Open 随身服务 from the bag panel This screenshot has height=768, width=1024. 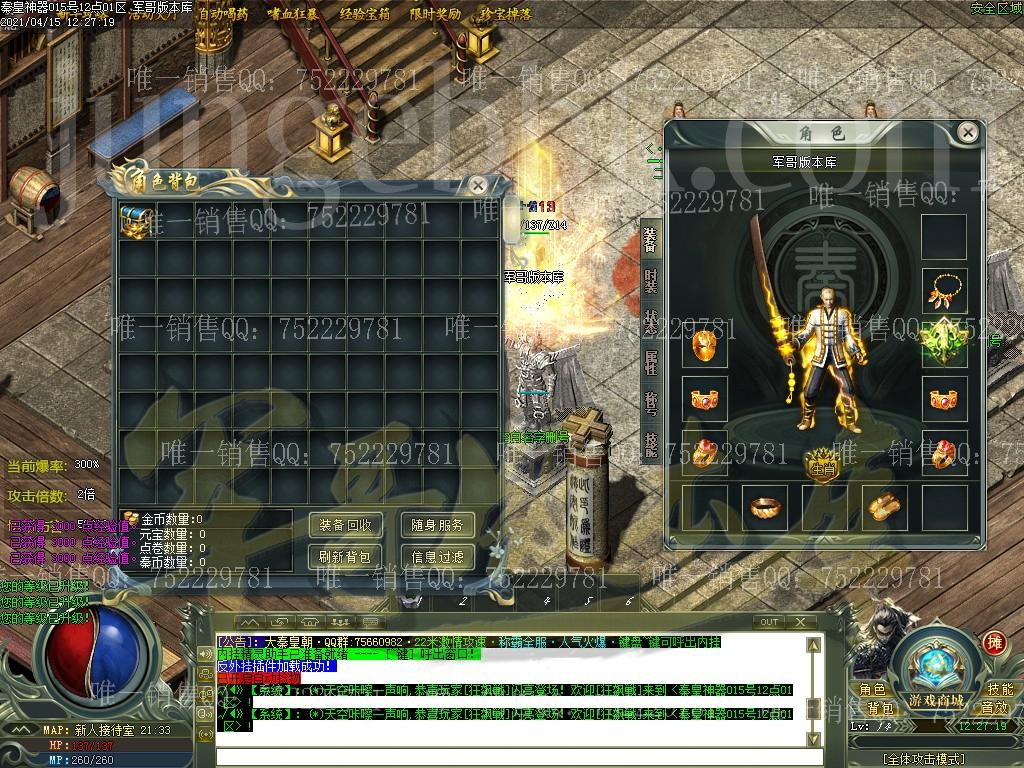pos(438,525)
